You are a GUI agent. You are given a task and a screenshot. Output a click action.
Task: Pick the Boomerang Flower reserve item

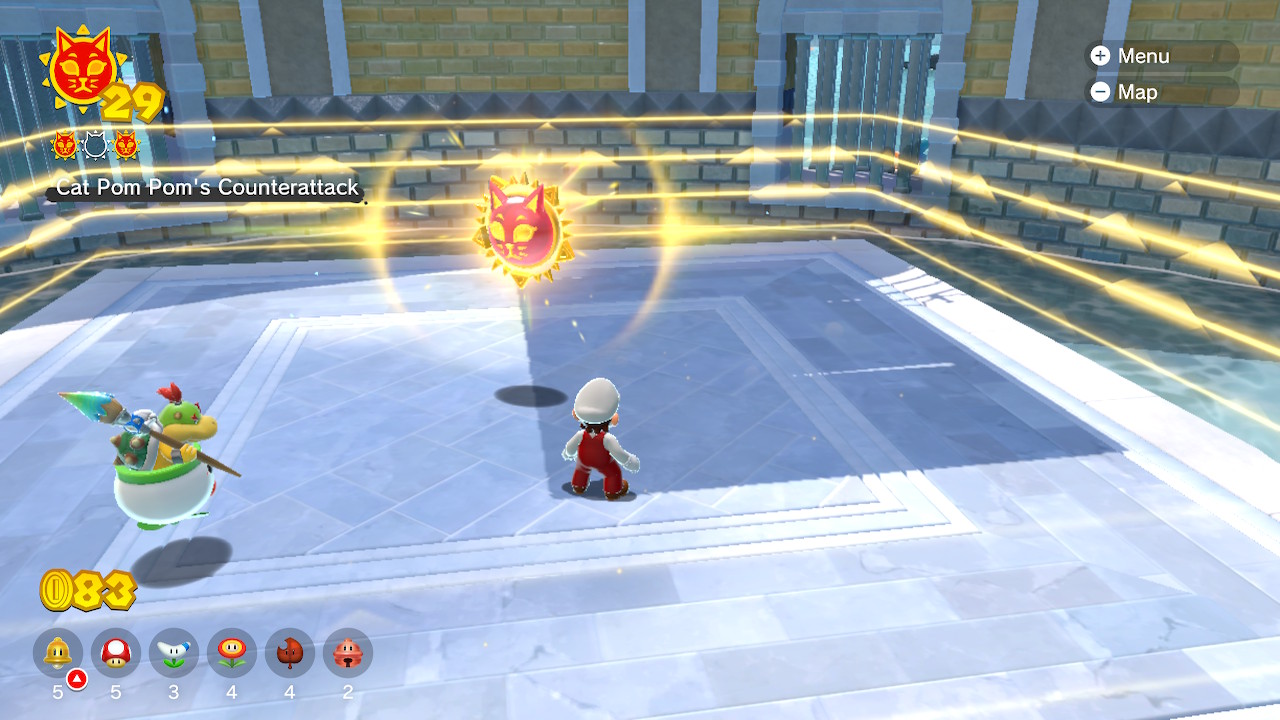(174, 654)
